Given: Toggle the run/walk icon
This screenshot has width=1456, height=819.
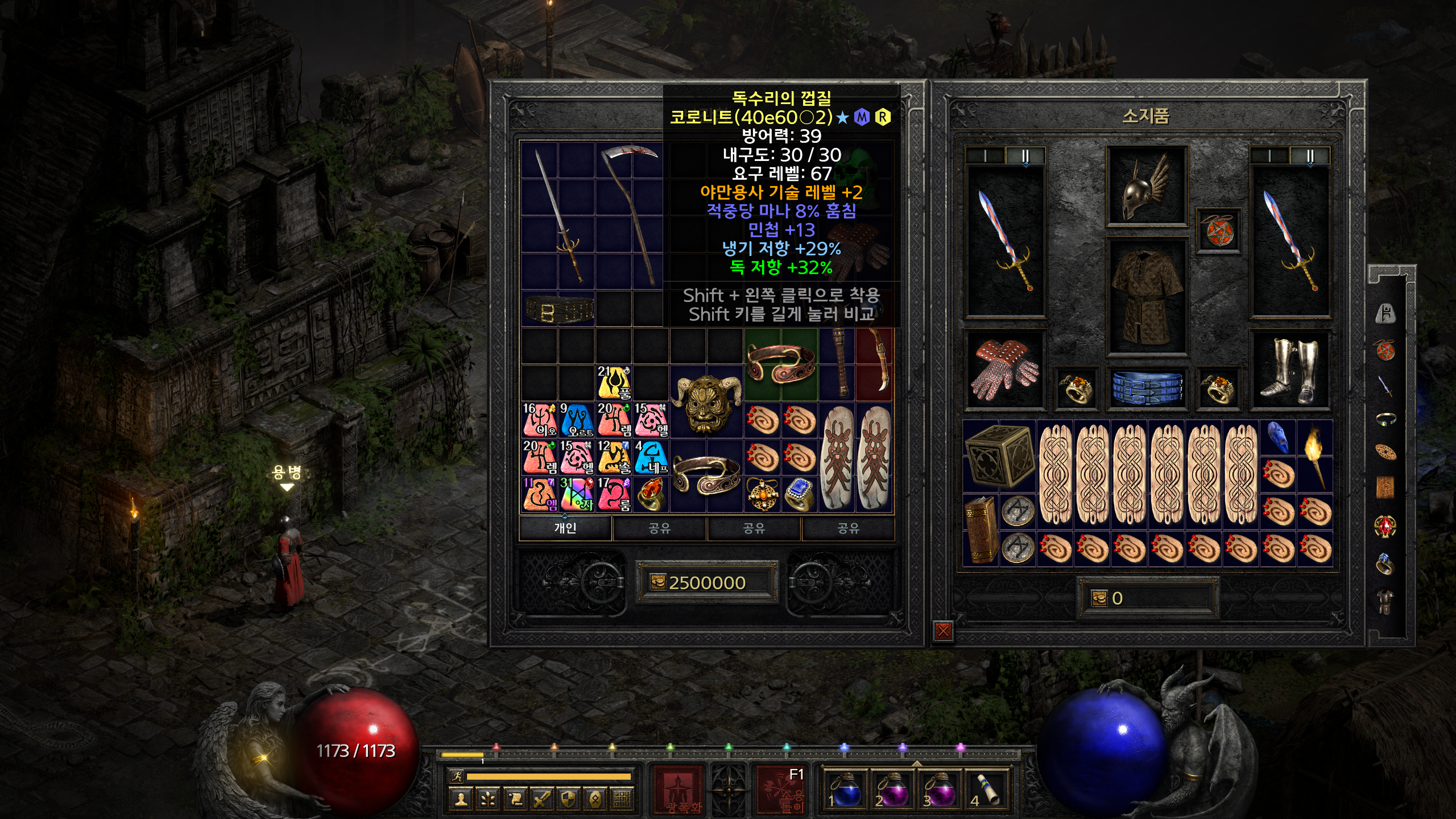Looking at the screenshot, I should pyautogui.click(x=456, y=776).
